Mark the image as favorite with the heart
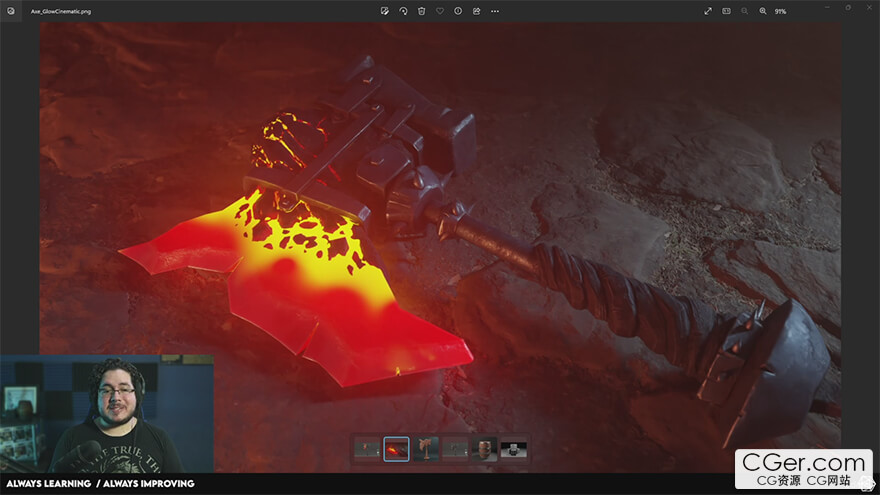 click(440, 11)
